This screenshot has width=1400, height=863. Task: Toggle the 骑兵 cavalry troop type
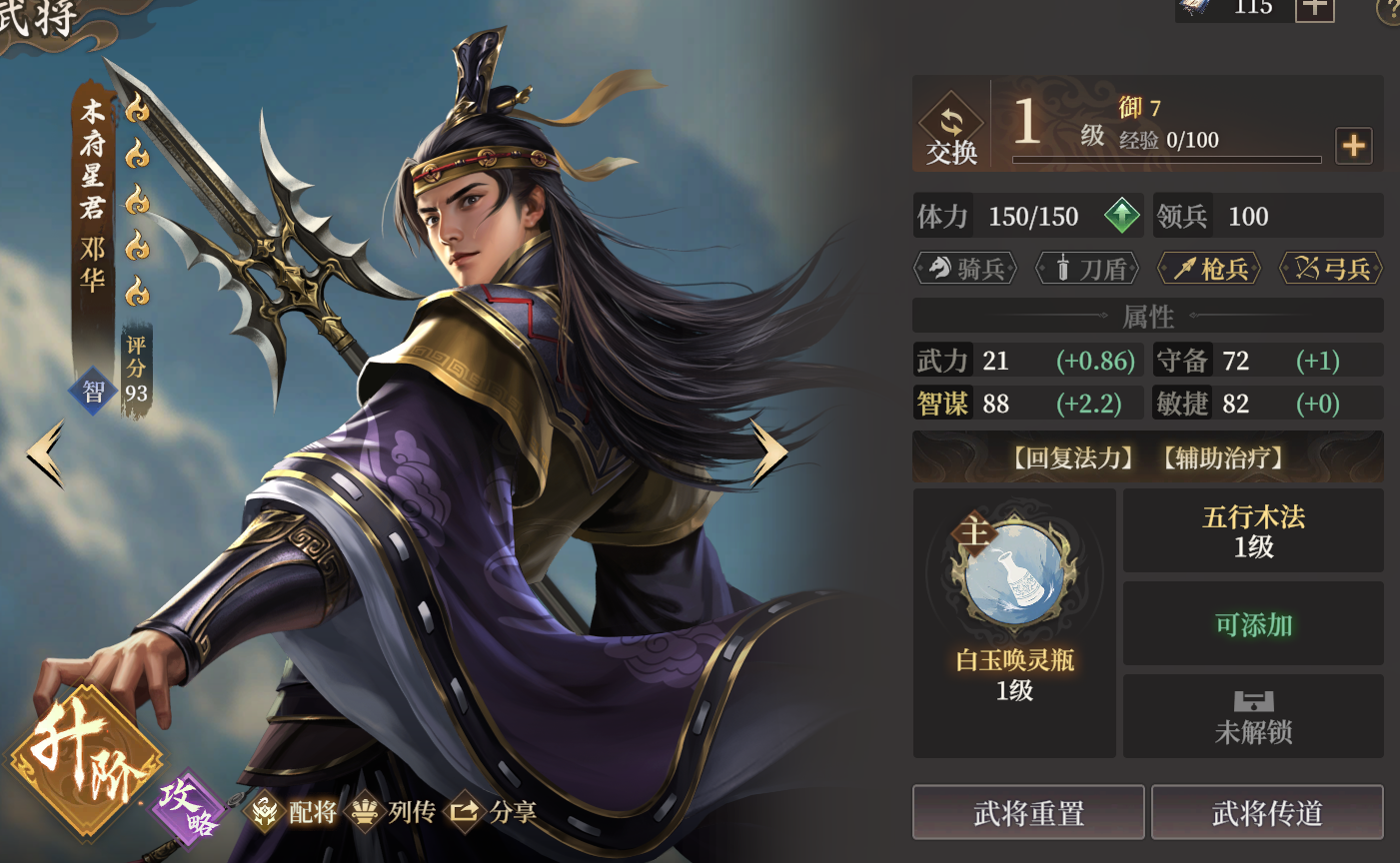pos(965,268)
